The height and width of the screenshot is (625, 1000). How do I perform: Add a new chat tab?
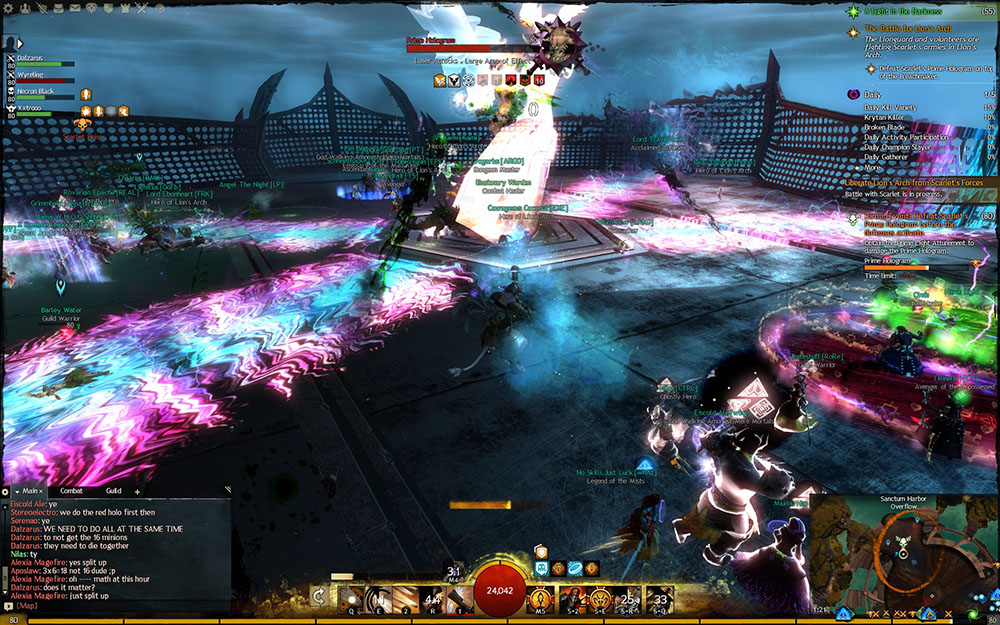137,491
